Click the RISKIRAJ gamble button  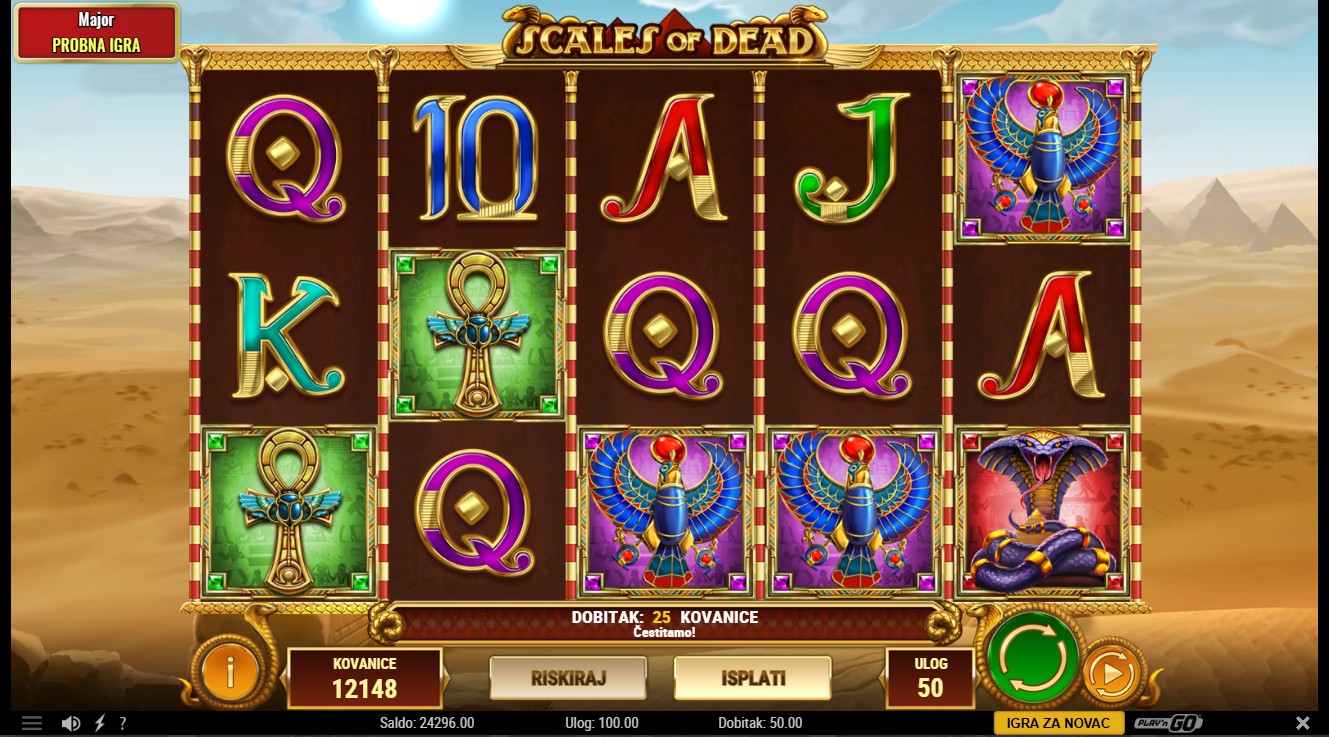(x=568, y=678)
